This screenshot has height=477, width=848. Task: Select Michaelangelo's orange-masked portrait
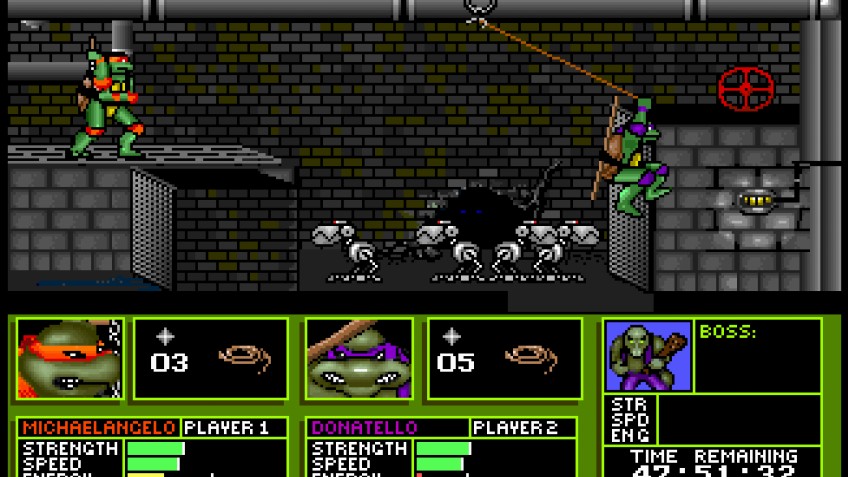[x=69, y=359]
